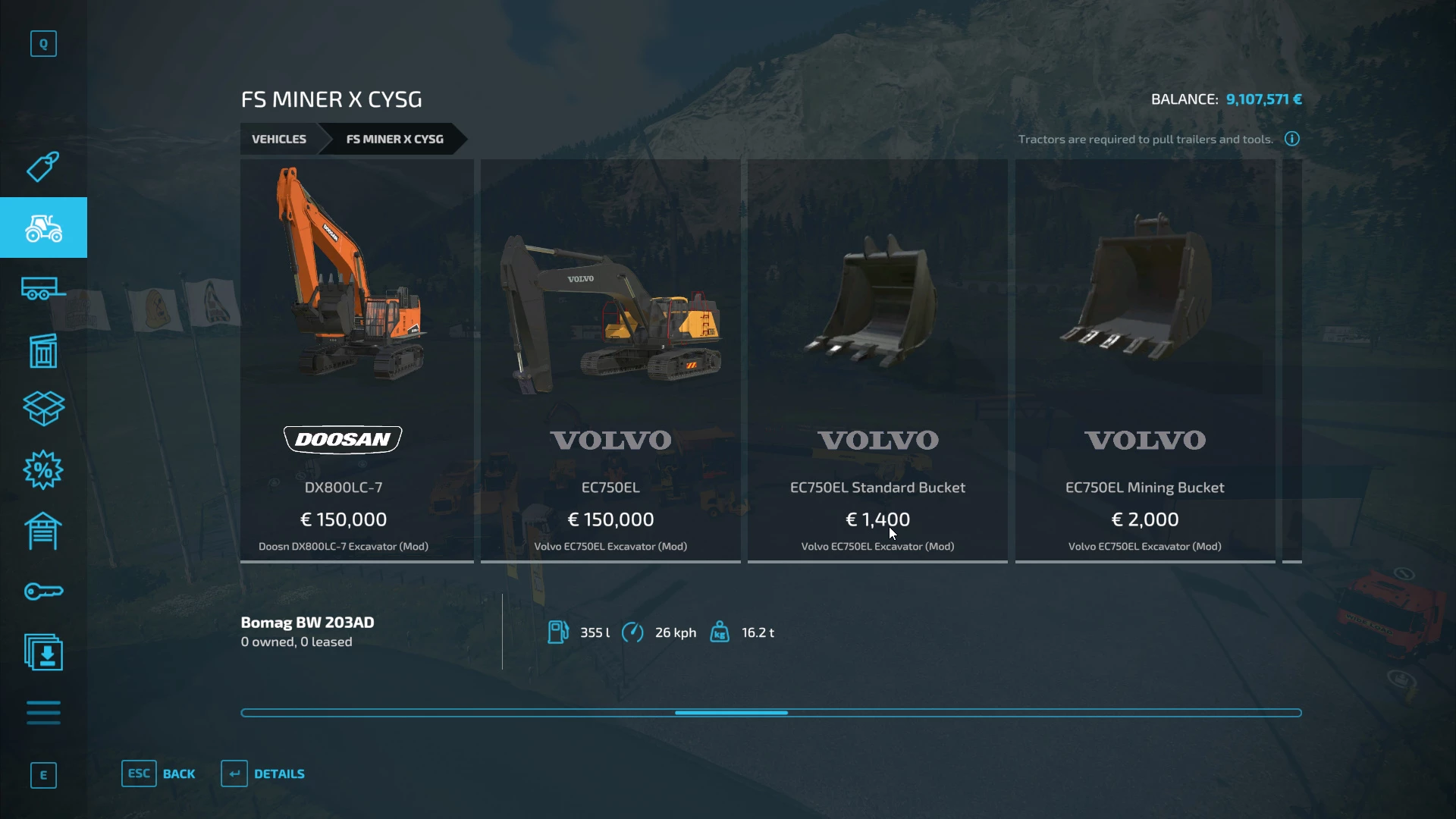
Task: Click the horizontal scrollbar below the listings
Action: (x=732, y=713)
